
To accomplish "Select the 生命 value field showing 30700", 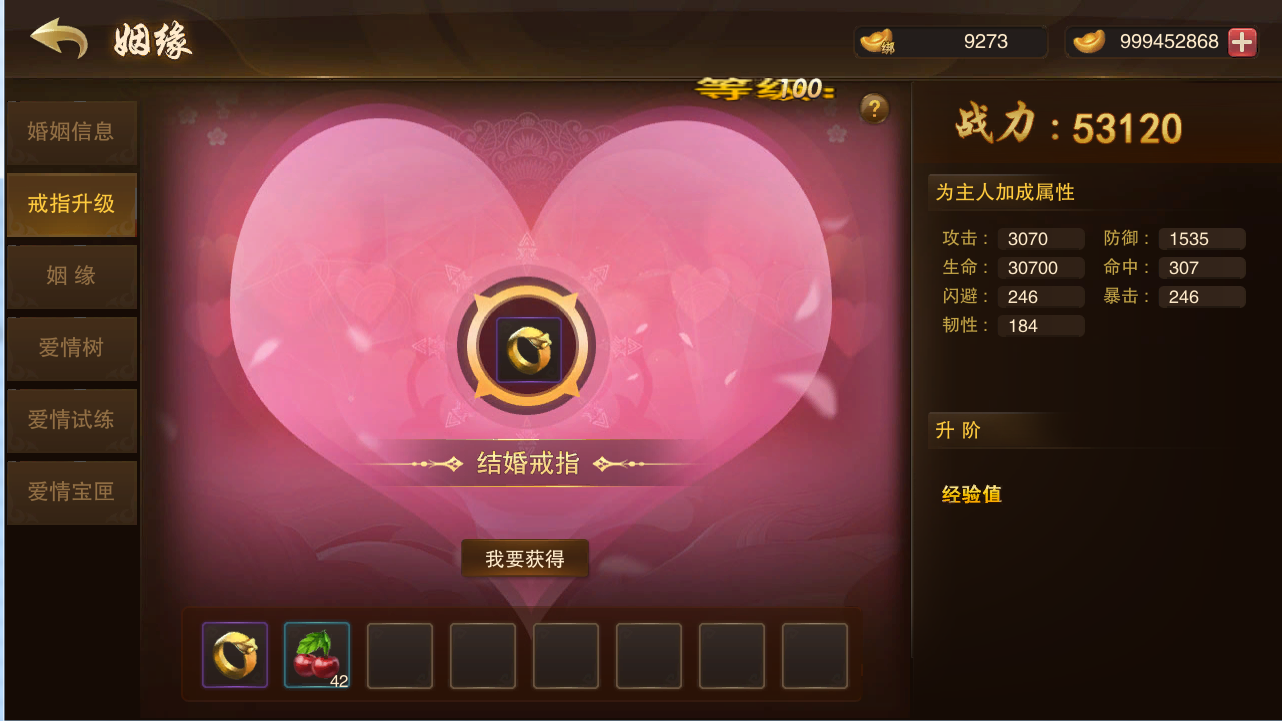I will click(1041, 267).
